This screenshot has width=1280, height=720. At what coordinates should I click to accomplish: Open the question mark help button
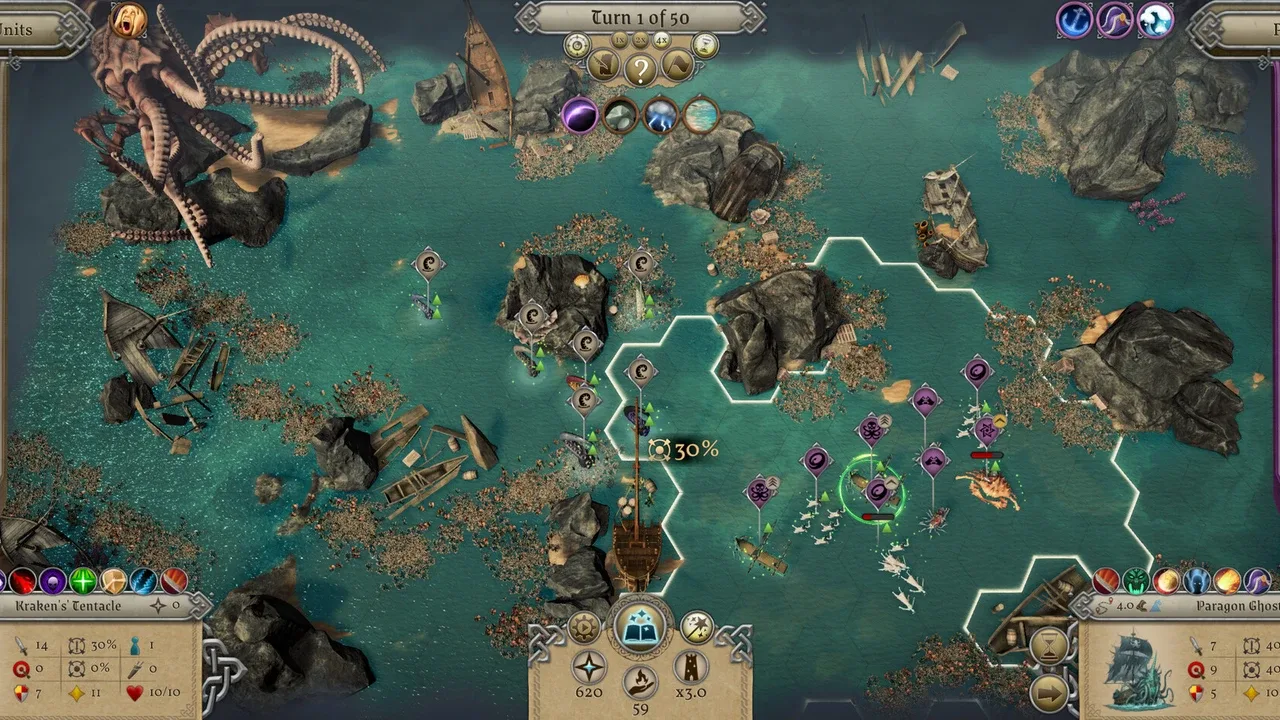click(x=641, y=68)
